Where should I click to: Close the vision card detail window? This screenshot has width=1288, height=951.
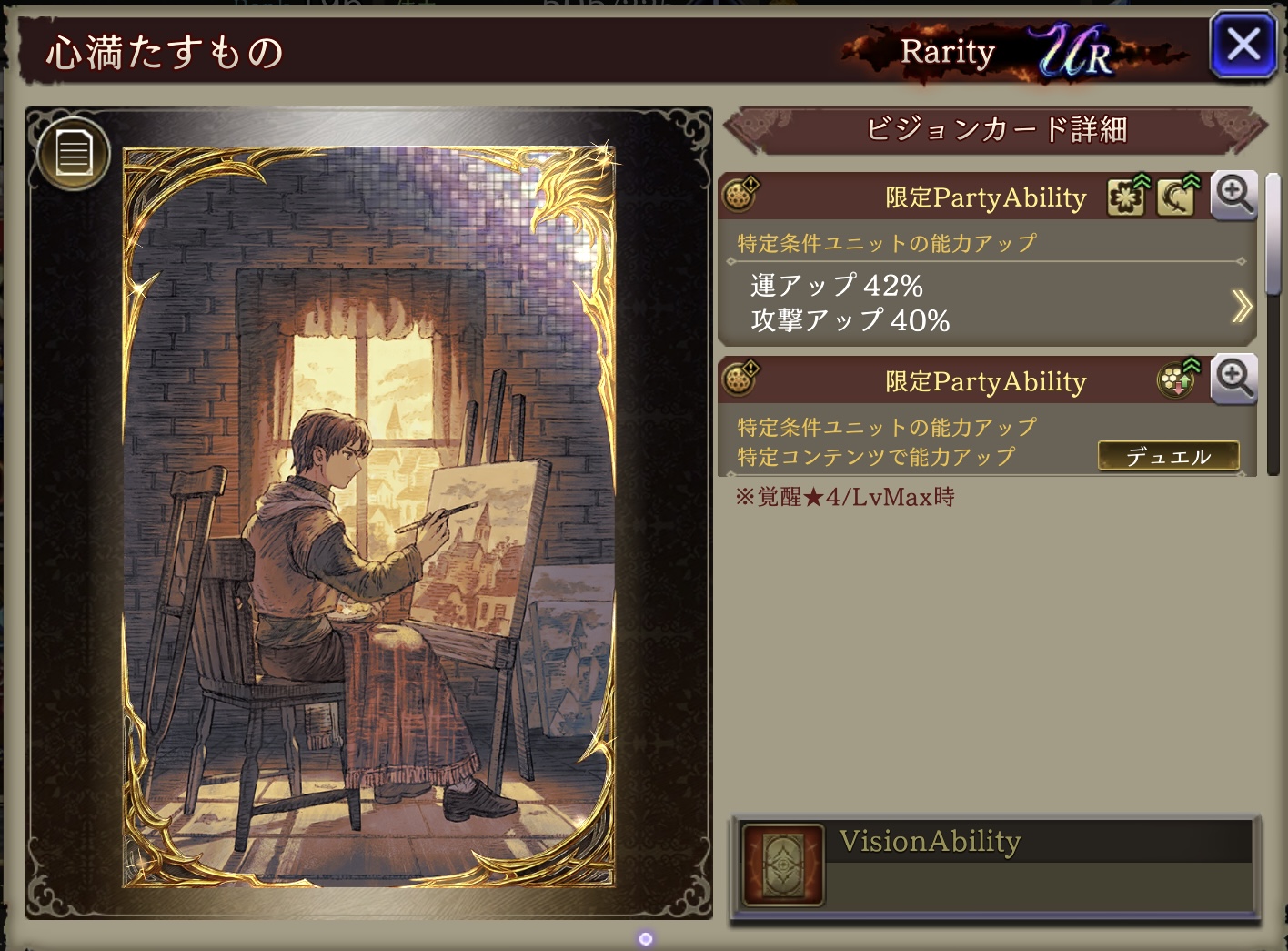(1243, 46)
